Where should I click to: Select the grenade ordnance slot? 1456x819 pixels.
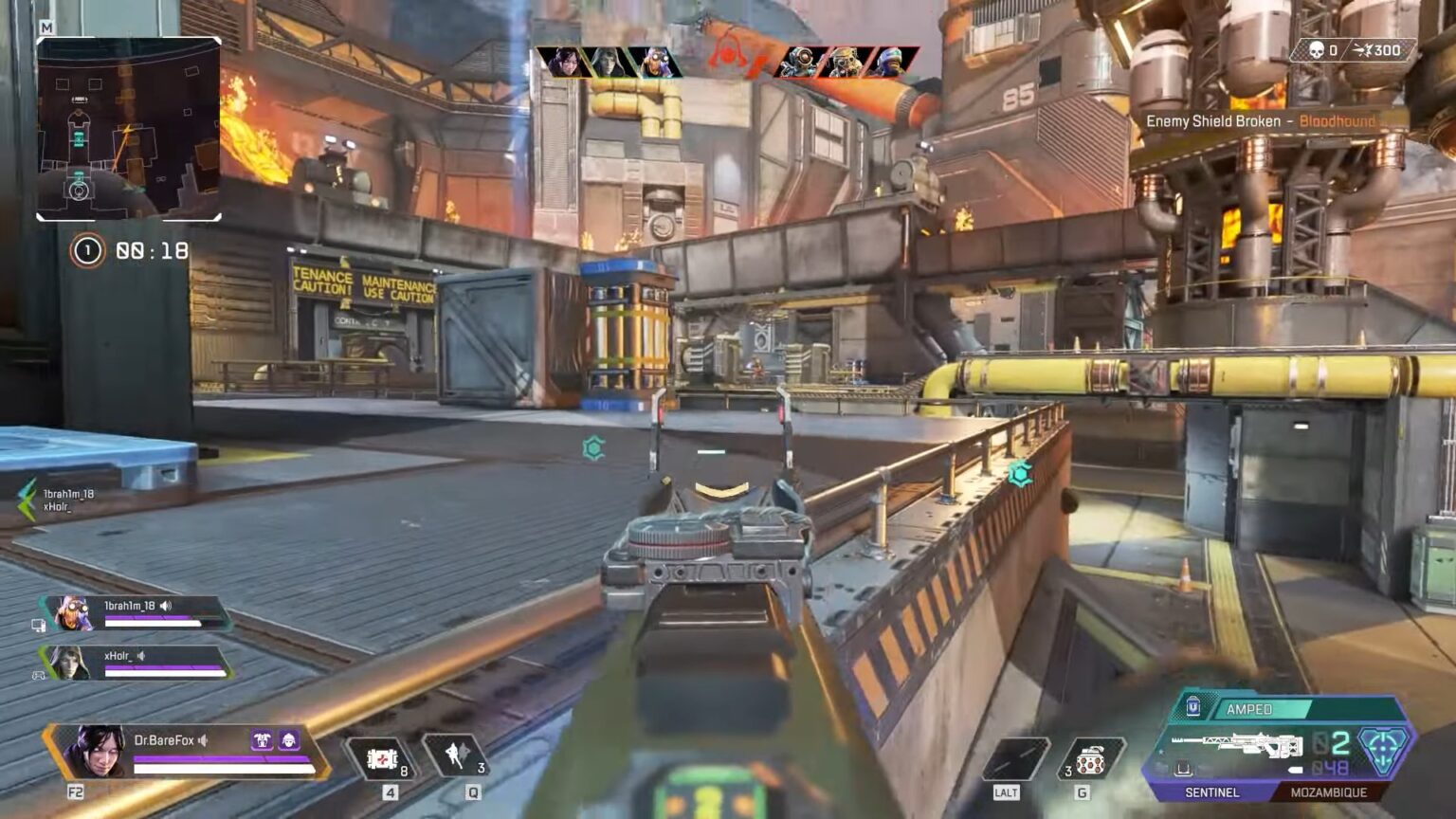click(1090, 759)
